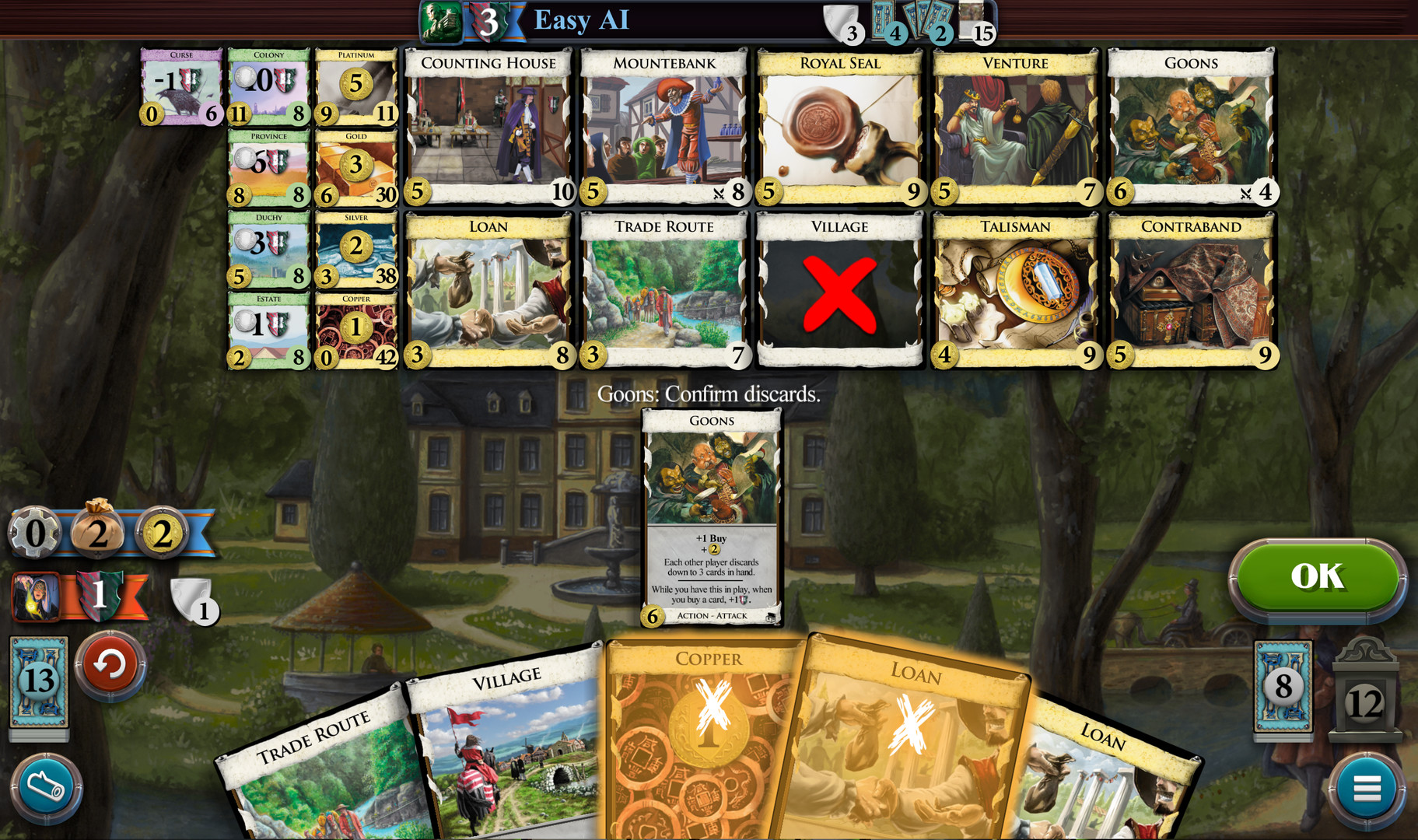Click the gold coin counter showing 2
This screenshot has height=840, width=1418.
click(162, 534)
